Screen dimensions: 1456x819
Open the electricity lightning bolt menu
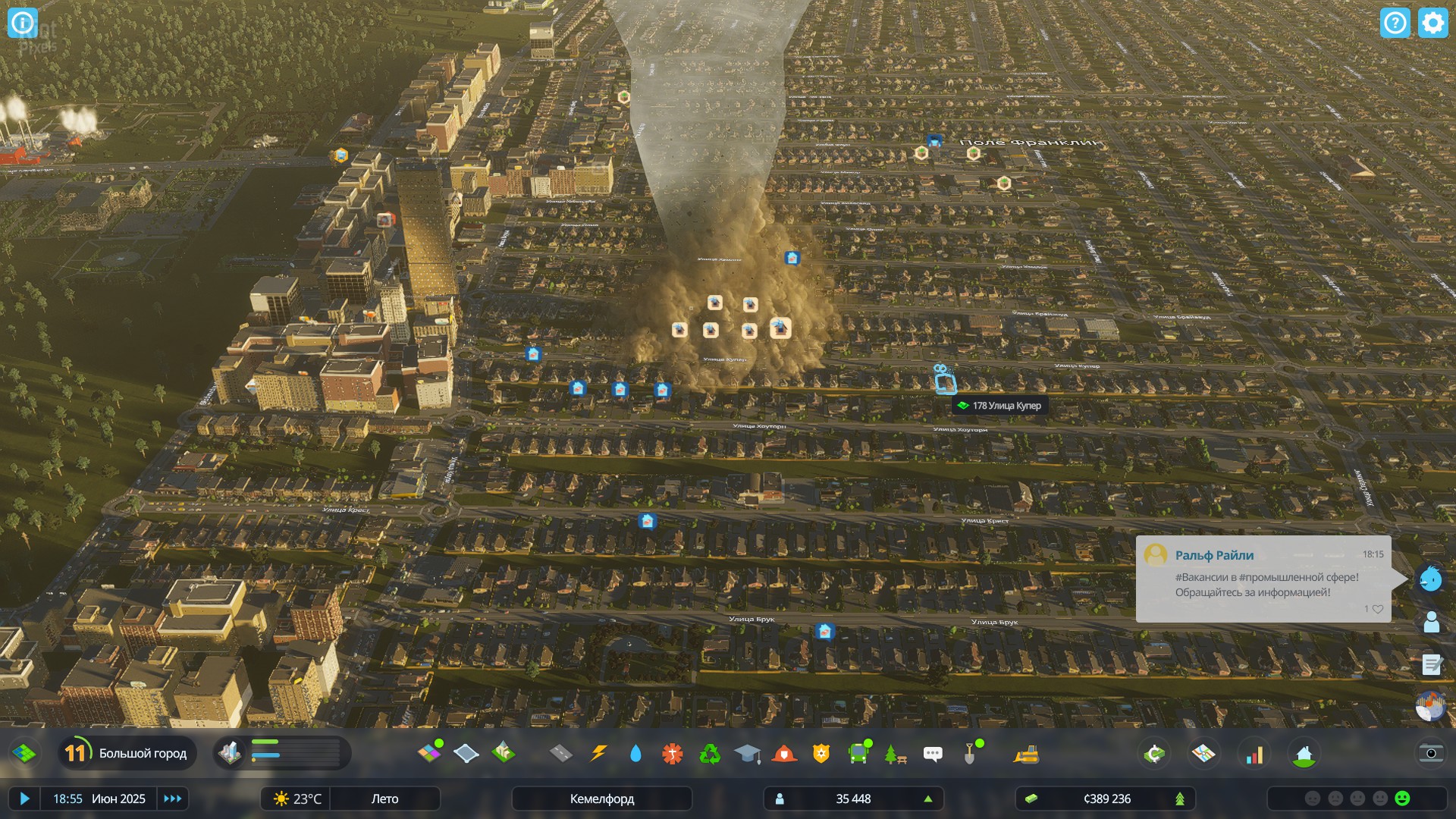coord(598,753)
